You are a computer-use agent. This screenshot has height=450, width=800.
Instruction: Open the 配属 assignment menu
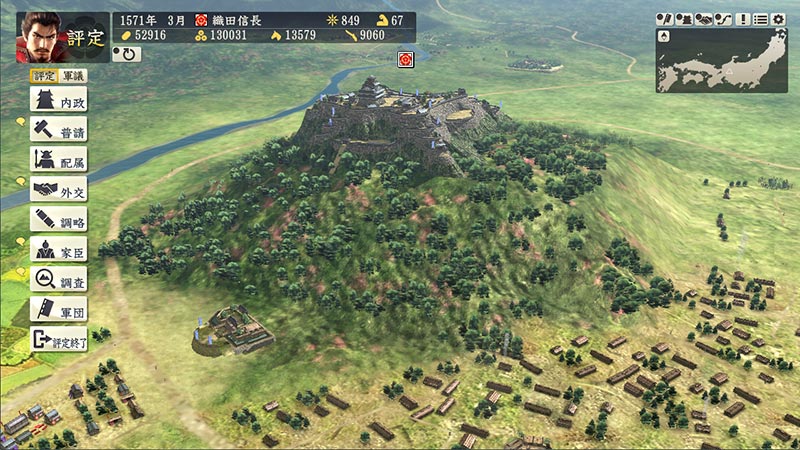(x=58, y=158)
